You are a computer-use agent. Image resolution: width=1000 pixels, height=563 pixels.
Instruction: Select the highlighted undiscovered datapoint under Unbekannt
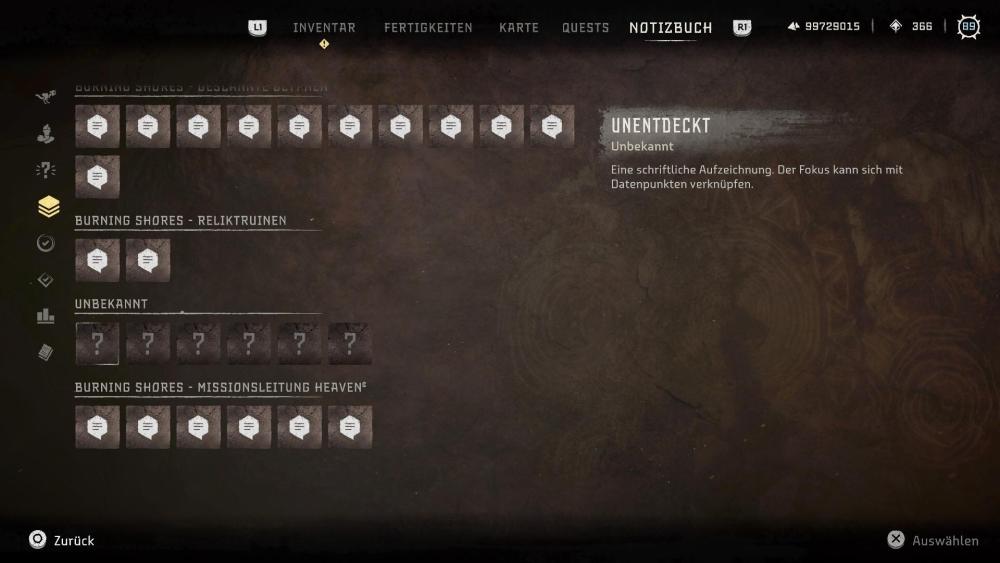(97, 344)
